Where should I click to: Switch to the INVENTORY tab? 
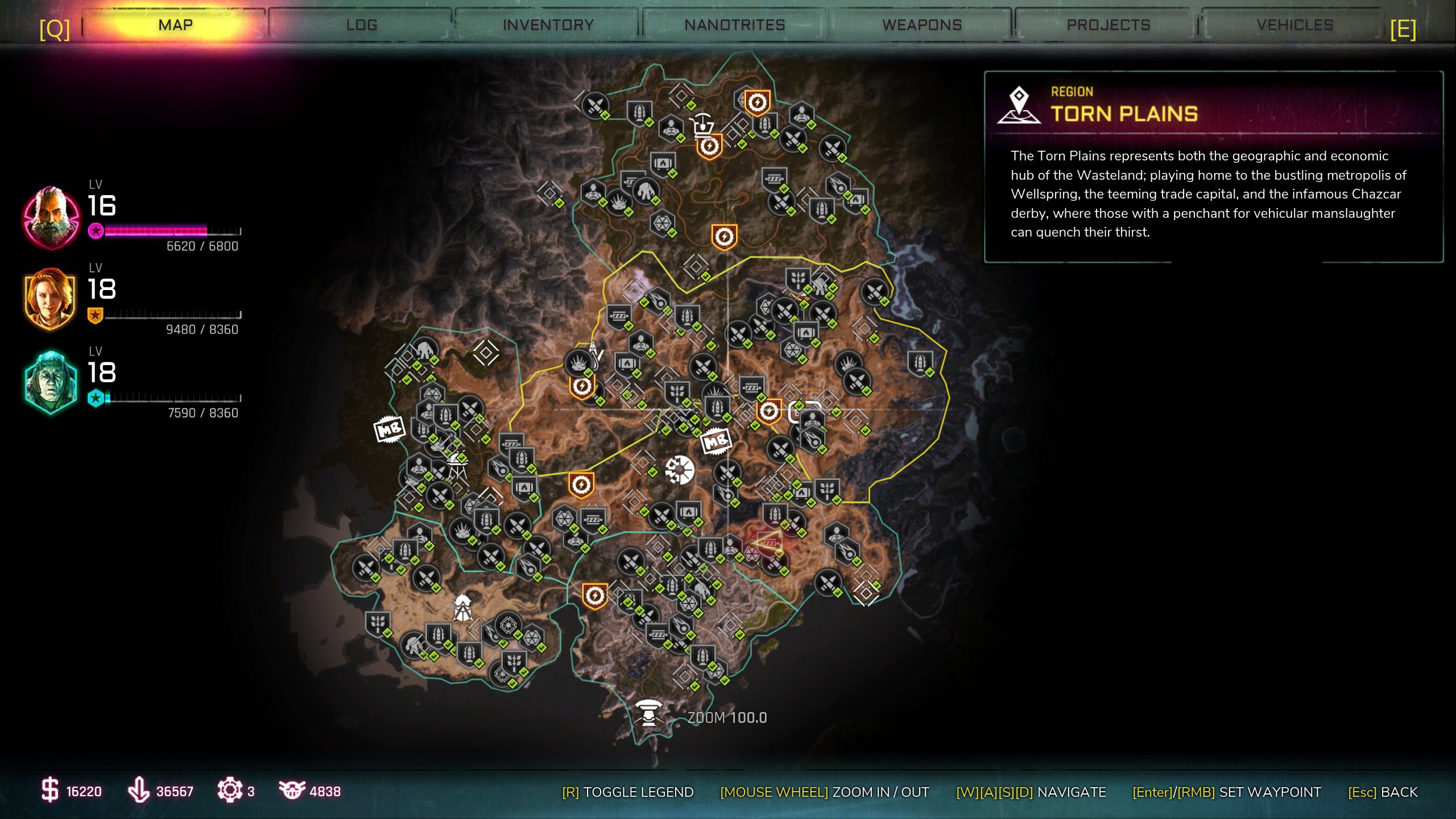(x=548, y=25)
